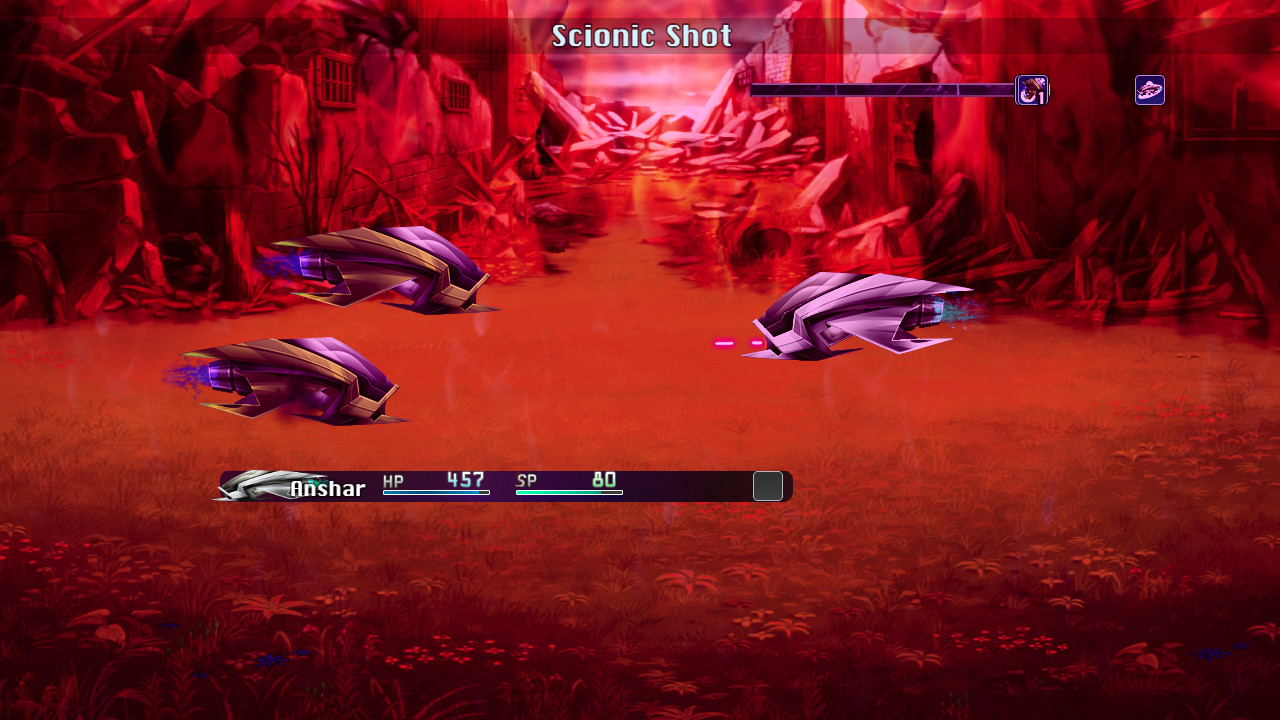Select the enemy portrait icon on turn bar
Viewport: 1280px width, 720px height.
(1033, 89)
